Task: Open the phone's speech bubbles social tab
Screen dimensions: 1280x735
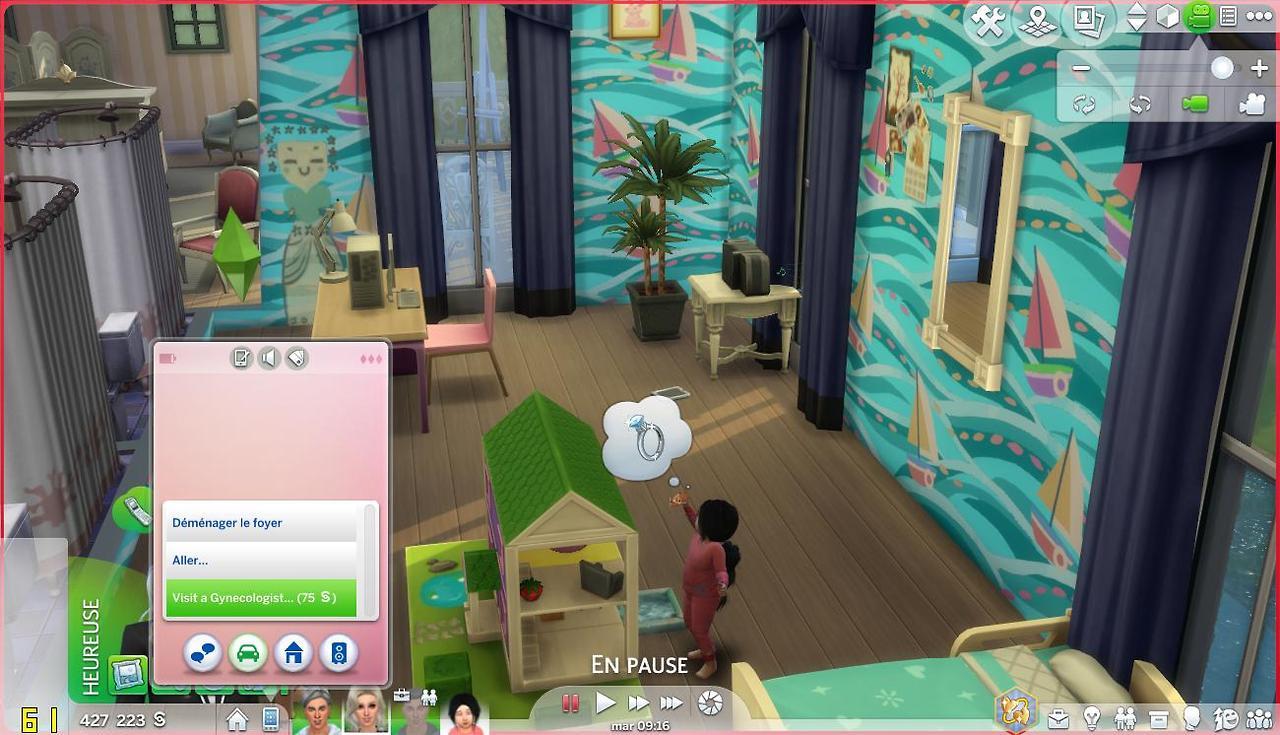Action: click(203, 654)
